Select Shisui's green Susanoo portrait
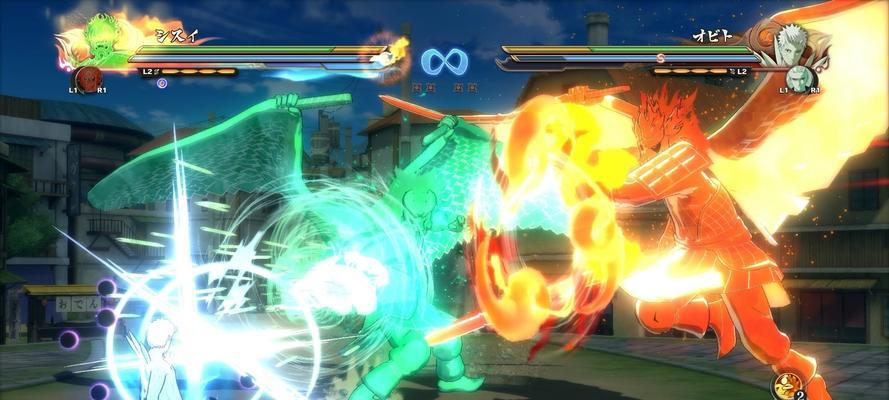The image size is (889, 400). [98, 39]
